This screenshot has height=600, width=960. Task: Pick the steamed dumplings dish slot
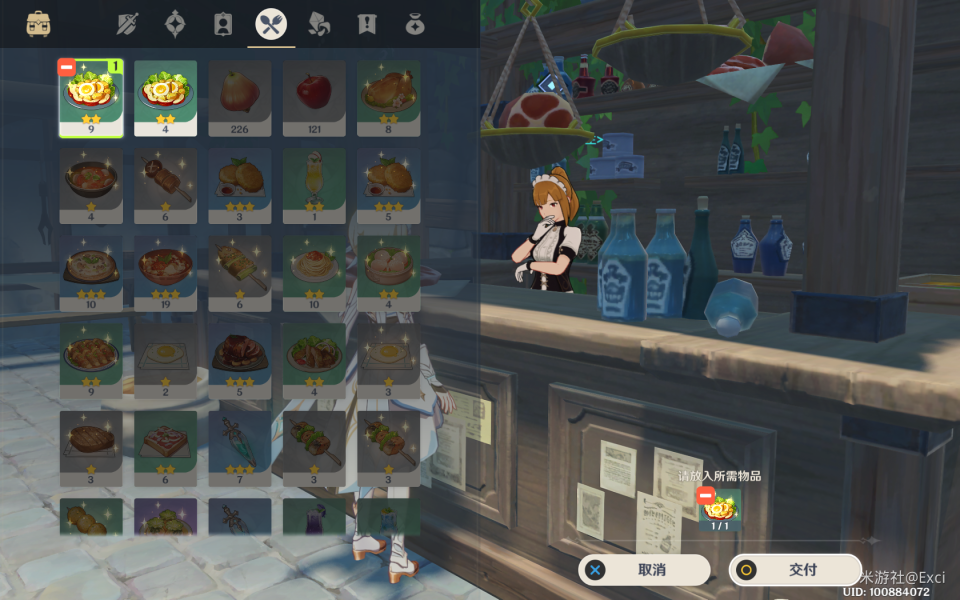point(389,274)
